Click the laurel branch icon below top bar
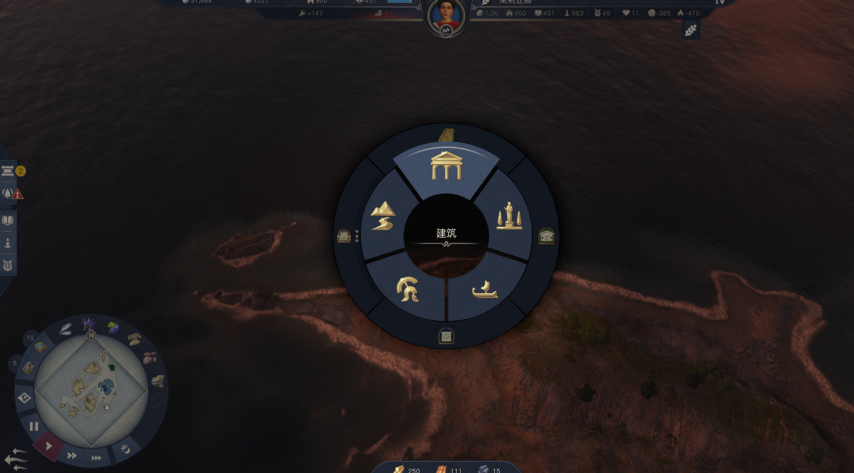The width and height of the screenshot is (854, 473). (690, 31)
